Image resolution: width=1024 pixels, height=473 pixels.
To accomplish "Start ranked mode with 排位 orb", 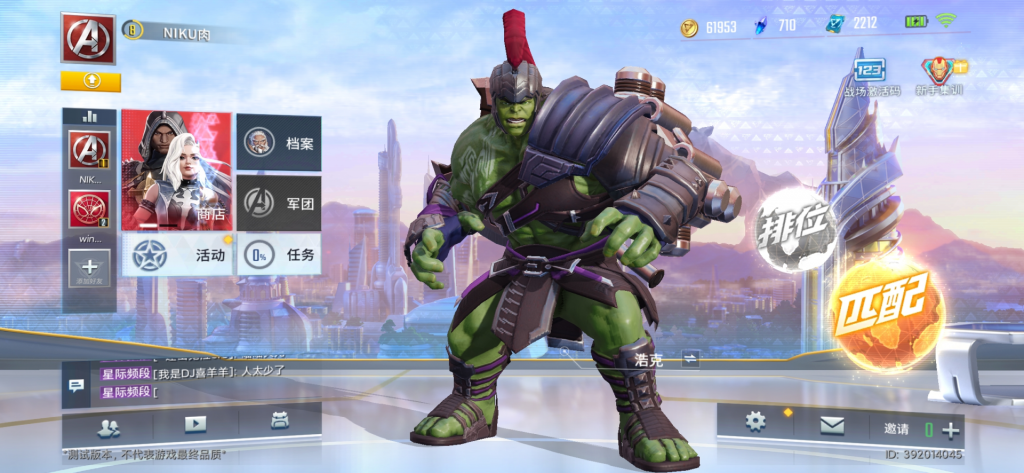I will [x=796, y=229].
